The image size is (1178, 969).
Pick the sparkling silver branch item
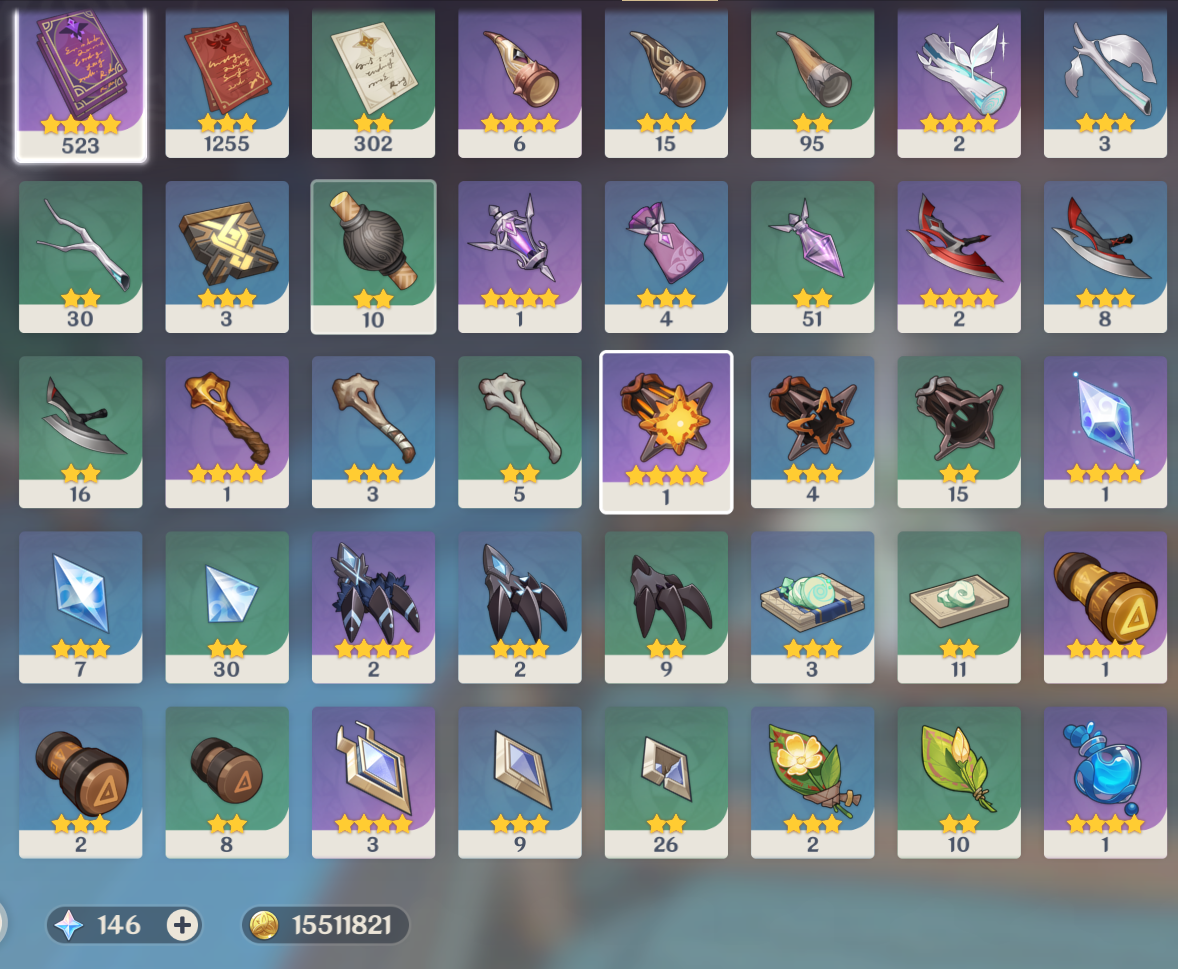click(x=958, y=82)
